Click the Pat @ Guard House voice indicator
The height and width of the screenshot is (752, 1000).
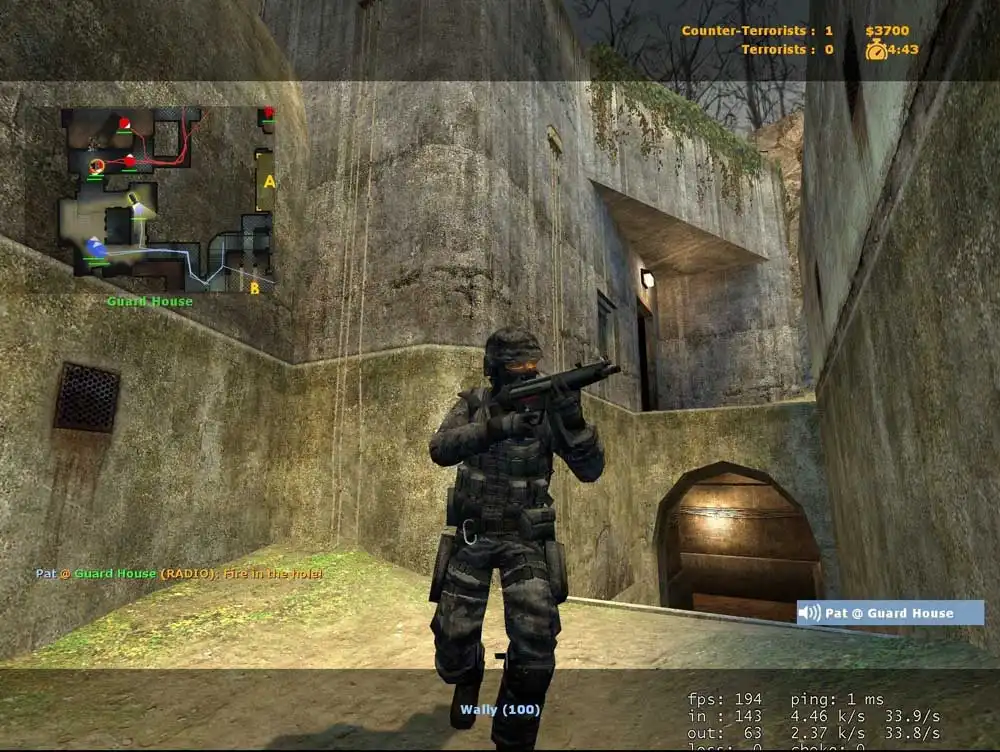(x=890, y=613)
